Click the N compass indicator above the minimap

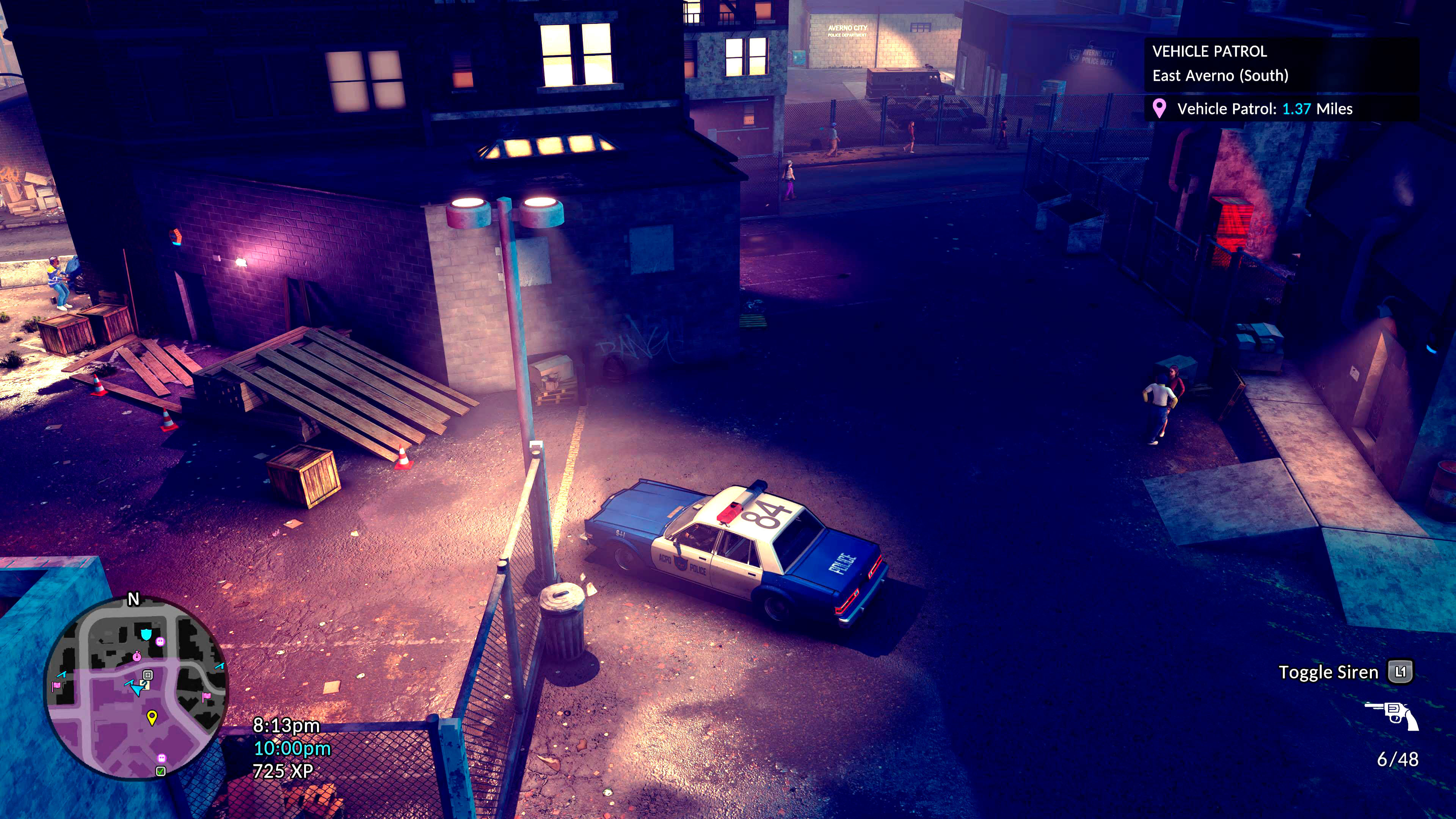point(134,599)
